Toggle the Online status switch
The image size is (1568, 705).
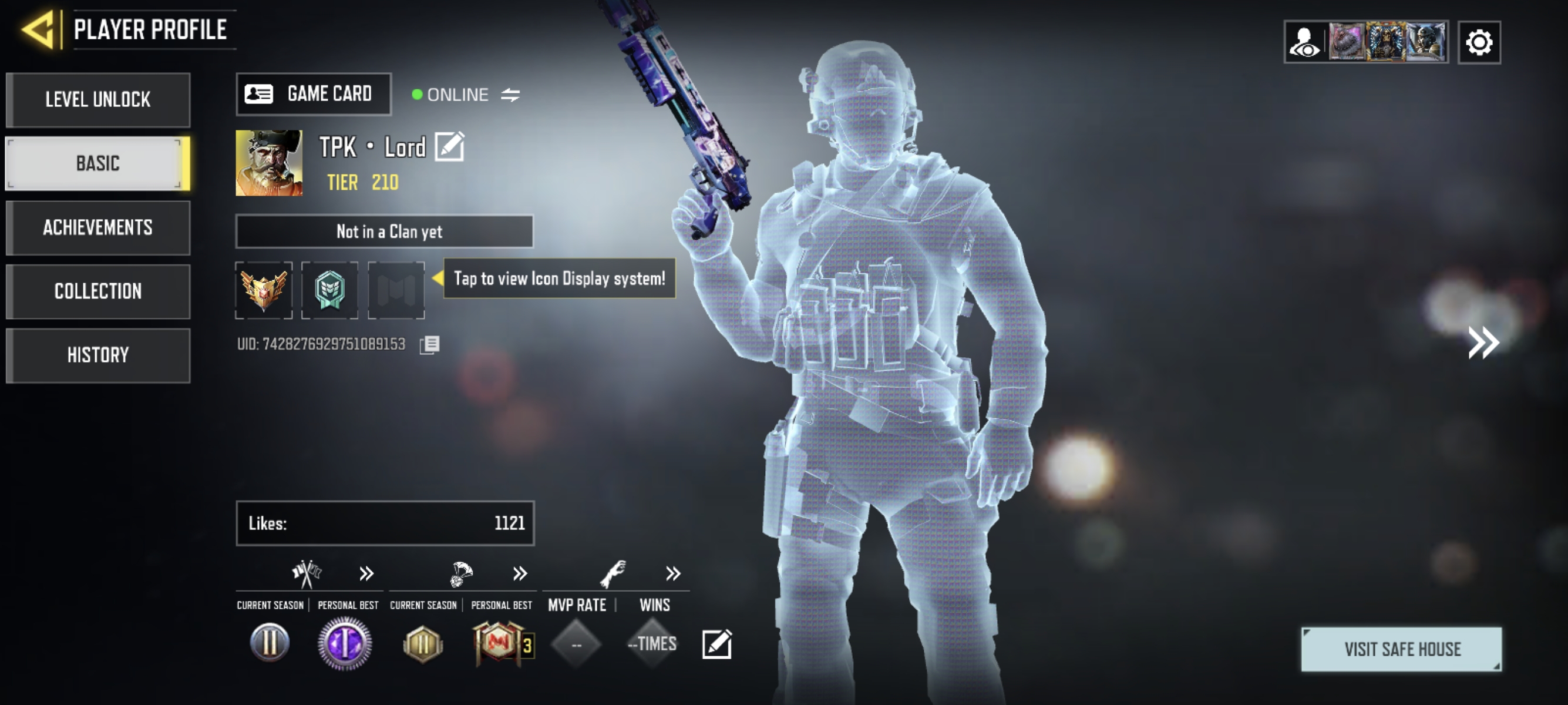pyautogui.click(x=510, y=95)
